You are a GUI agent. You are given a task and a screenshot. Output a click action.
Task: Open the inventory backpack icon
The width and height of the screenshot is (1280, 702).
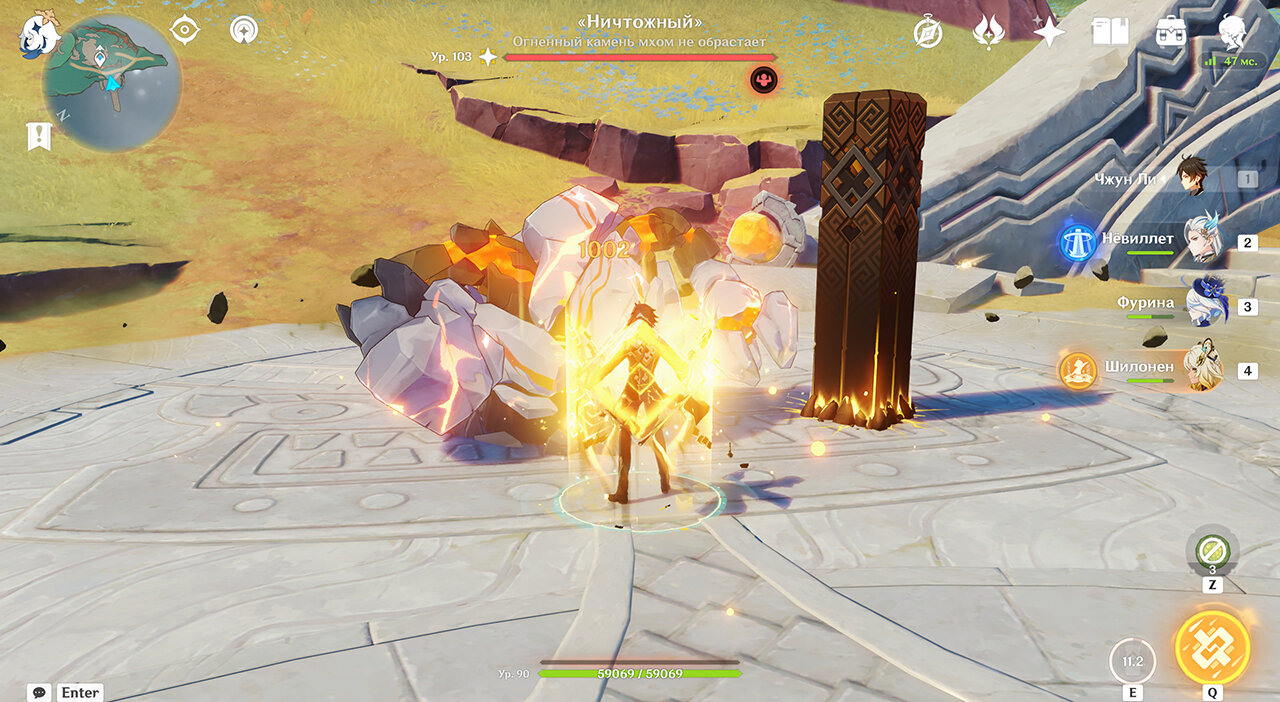pyautogui.click(x=1170, y=32)
